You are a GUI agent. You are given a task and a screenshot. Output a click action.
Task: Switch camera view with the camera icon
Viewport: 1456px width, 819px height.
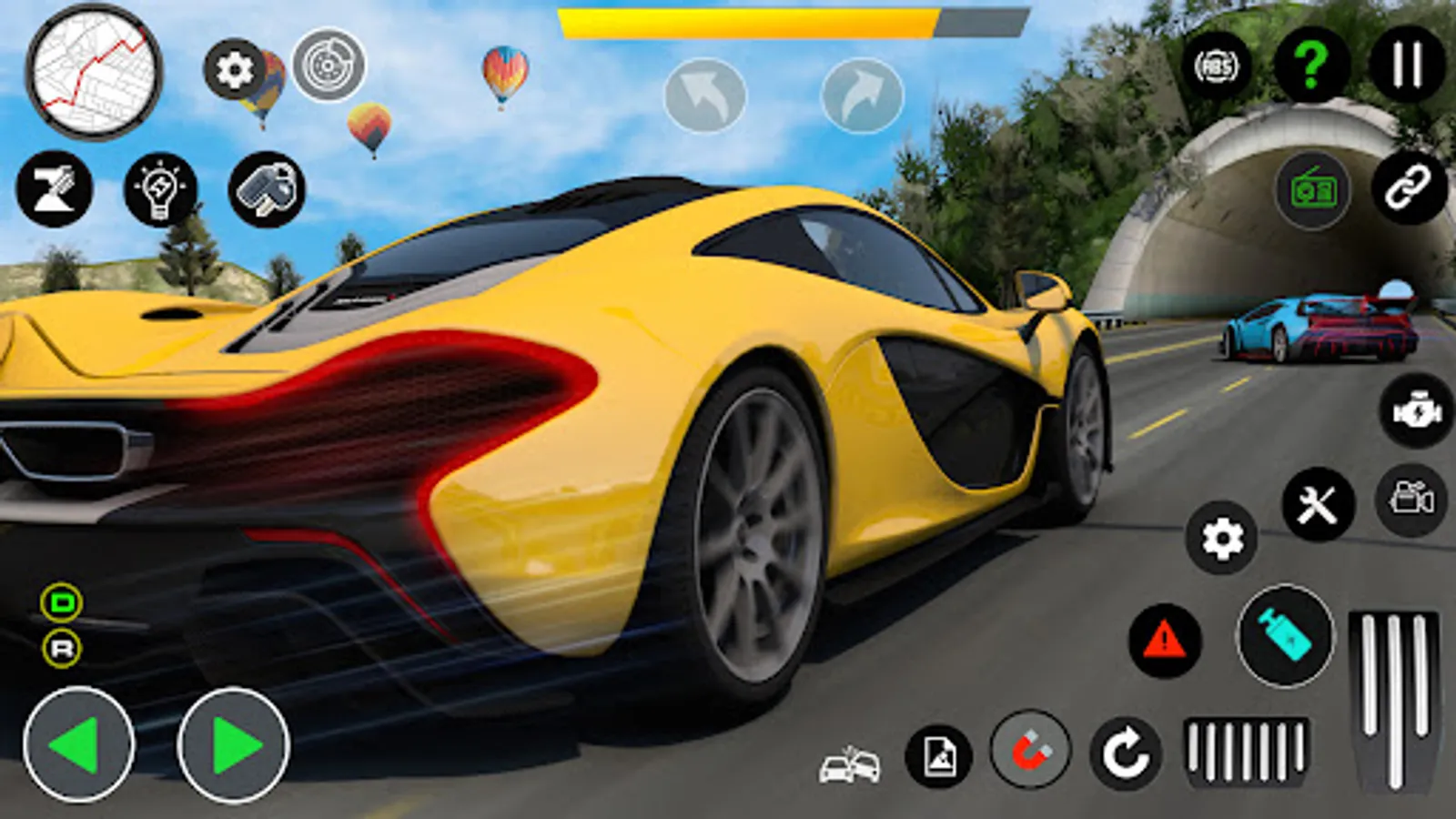(x=1411, y=499)
